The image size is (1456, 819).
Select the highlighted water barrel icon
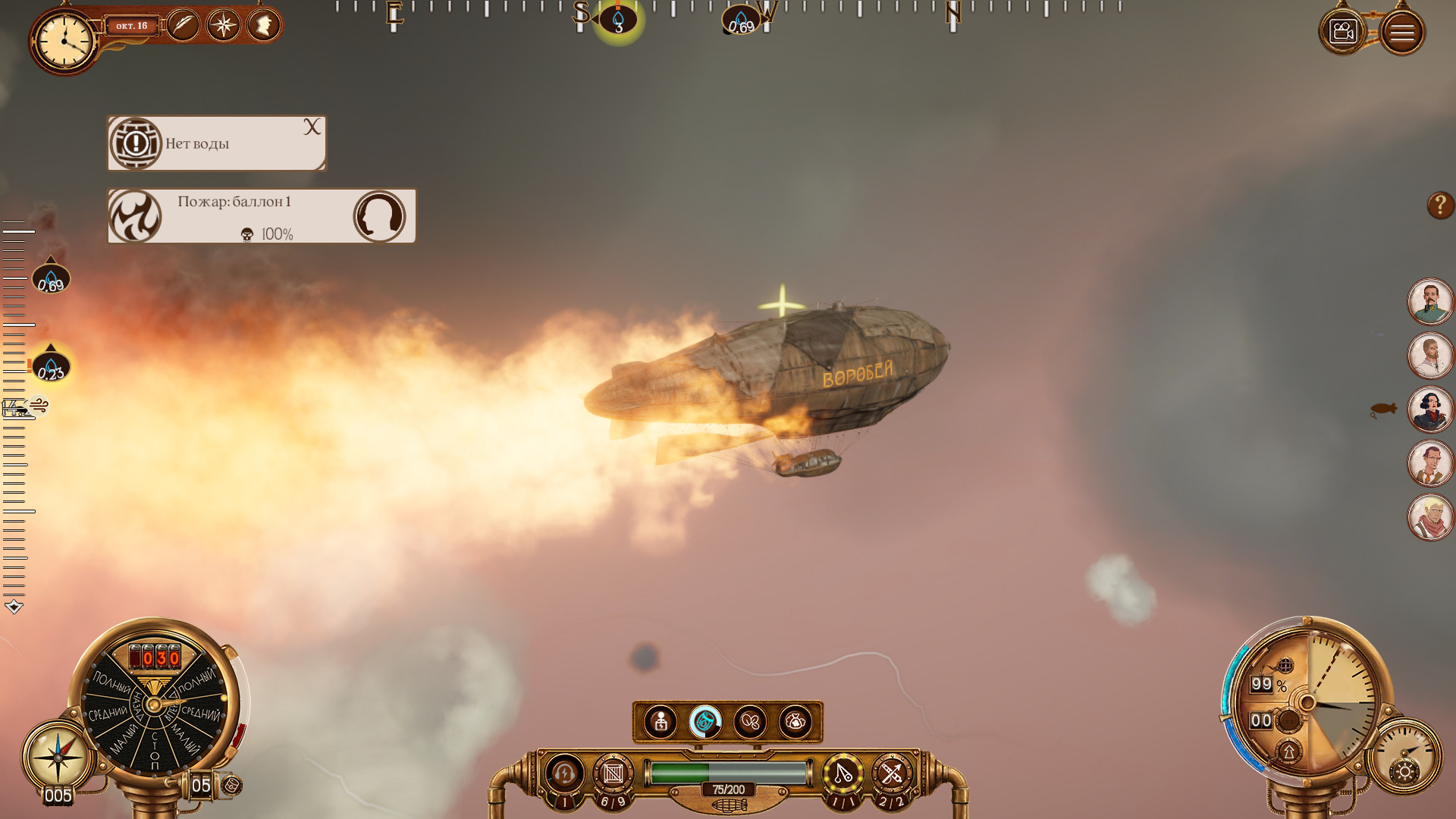705,722
